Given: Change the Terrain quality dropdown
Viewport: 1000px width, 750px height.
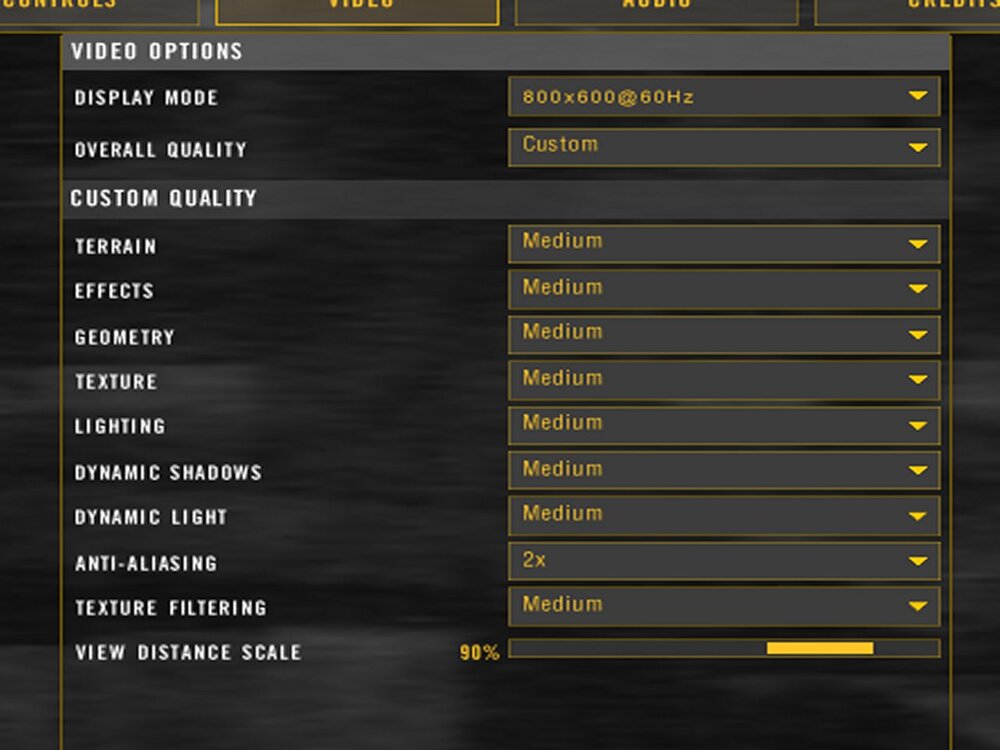Looking at the screenshot, I should pyautogui.click(x=724, y=244).
